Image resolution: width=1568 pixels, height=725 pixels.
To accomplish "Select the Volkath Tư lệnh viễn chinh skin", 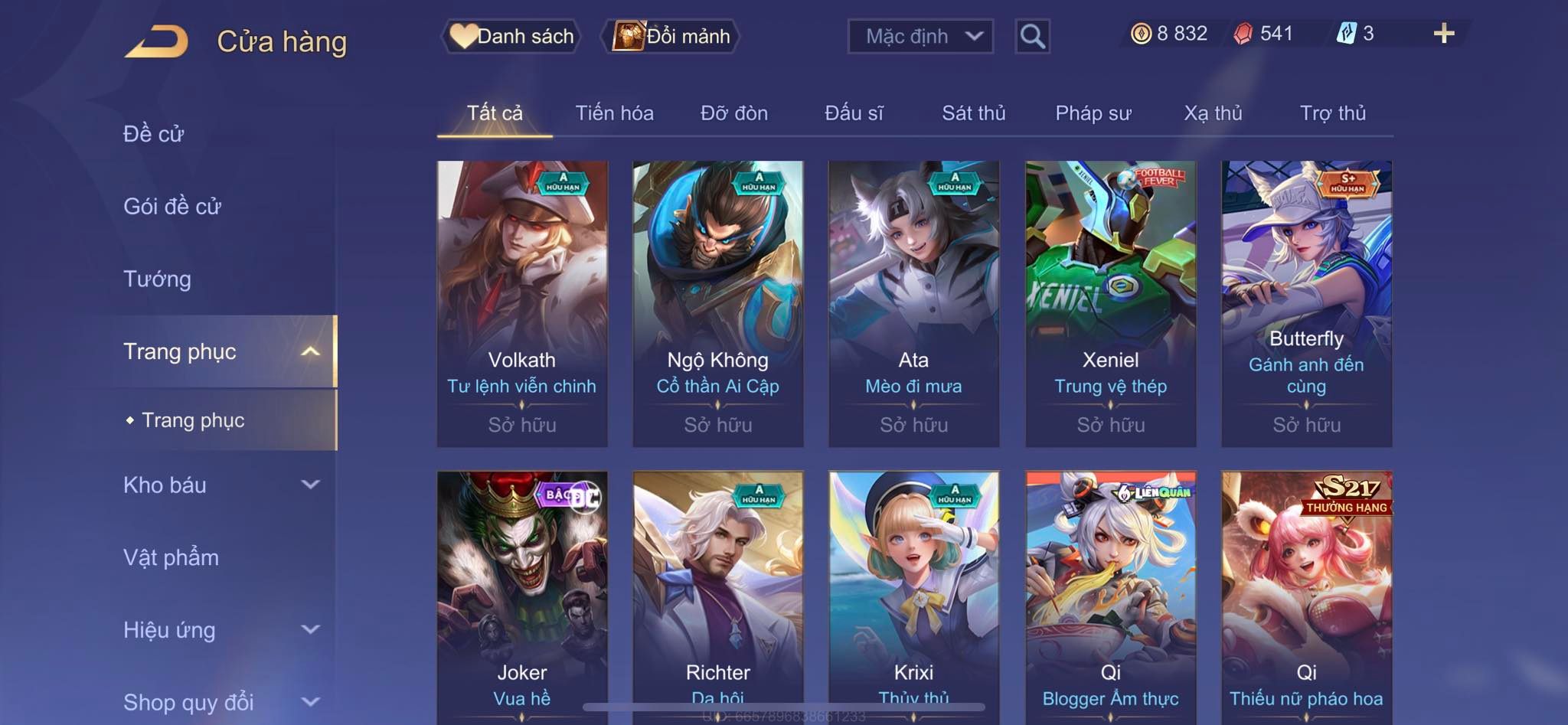I will 522,303.
